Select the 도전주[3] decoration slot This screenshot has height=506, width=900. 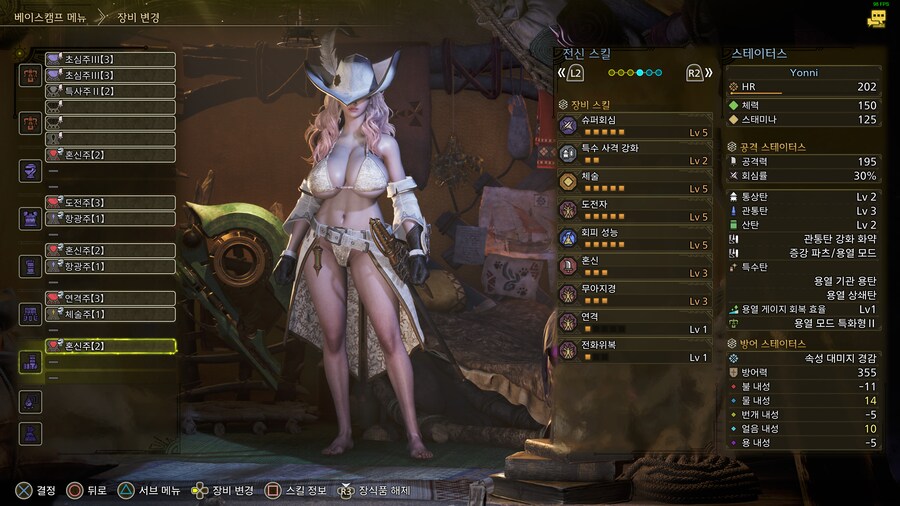click(110, 203)
